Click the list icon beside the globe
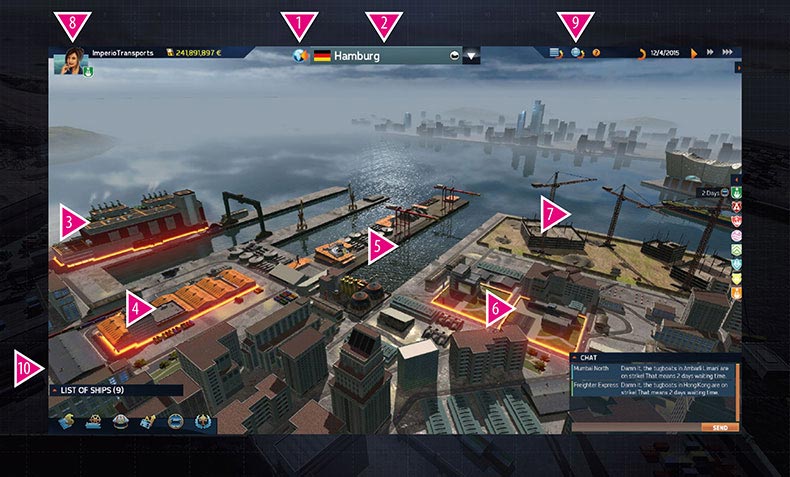This screenshot has width=790, height=477. click(x=557, y=52)
